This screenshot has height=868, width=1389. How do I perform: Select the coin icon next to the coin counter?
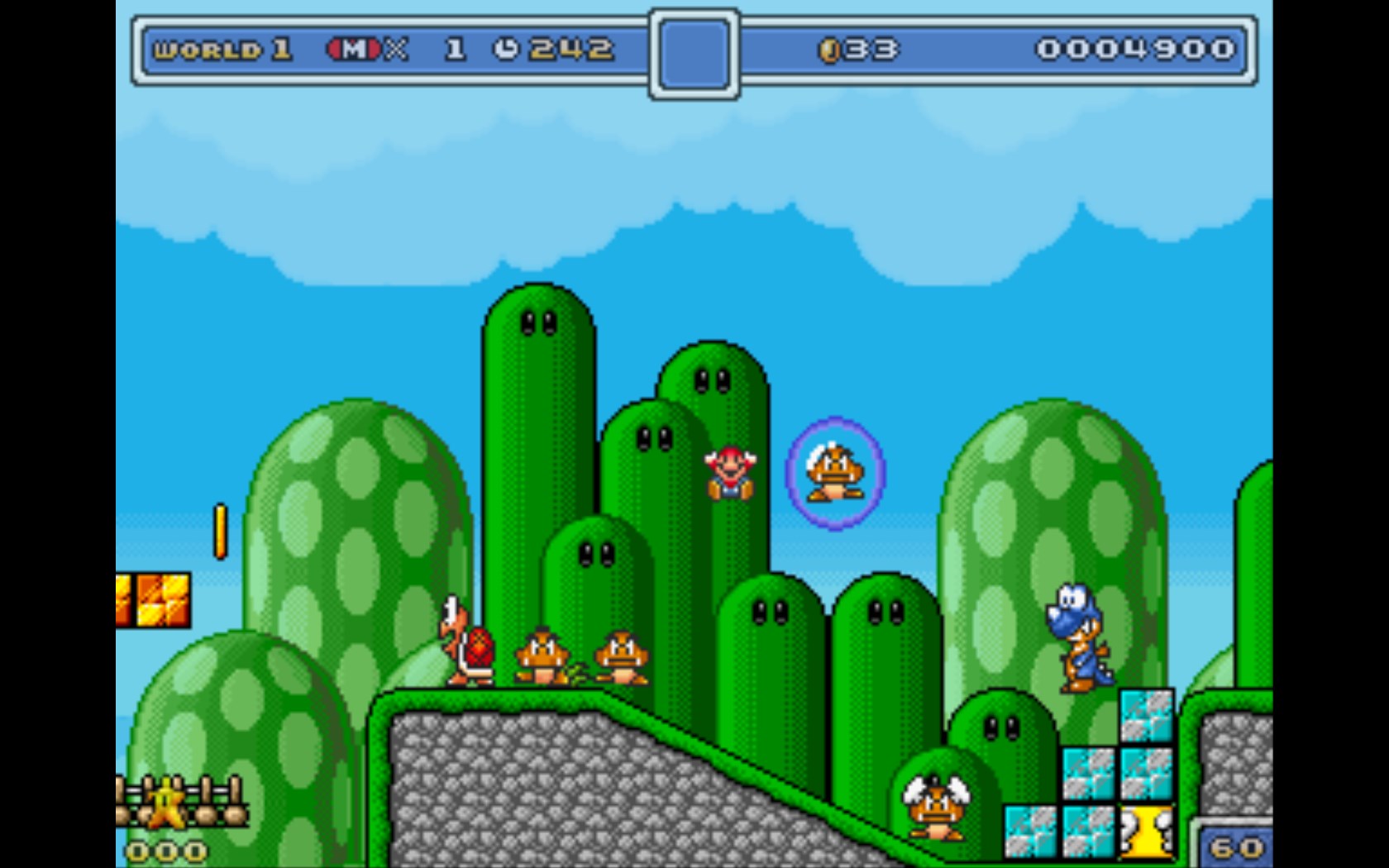tap(828, 48)
